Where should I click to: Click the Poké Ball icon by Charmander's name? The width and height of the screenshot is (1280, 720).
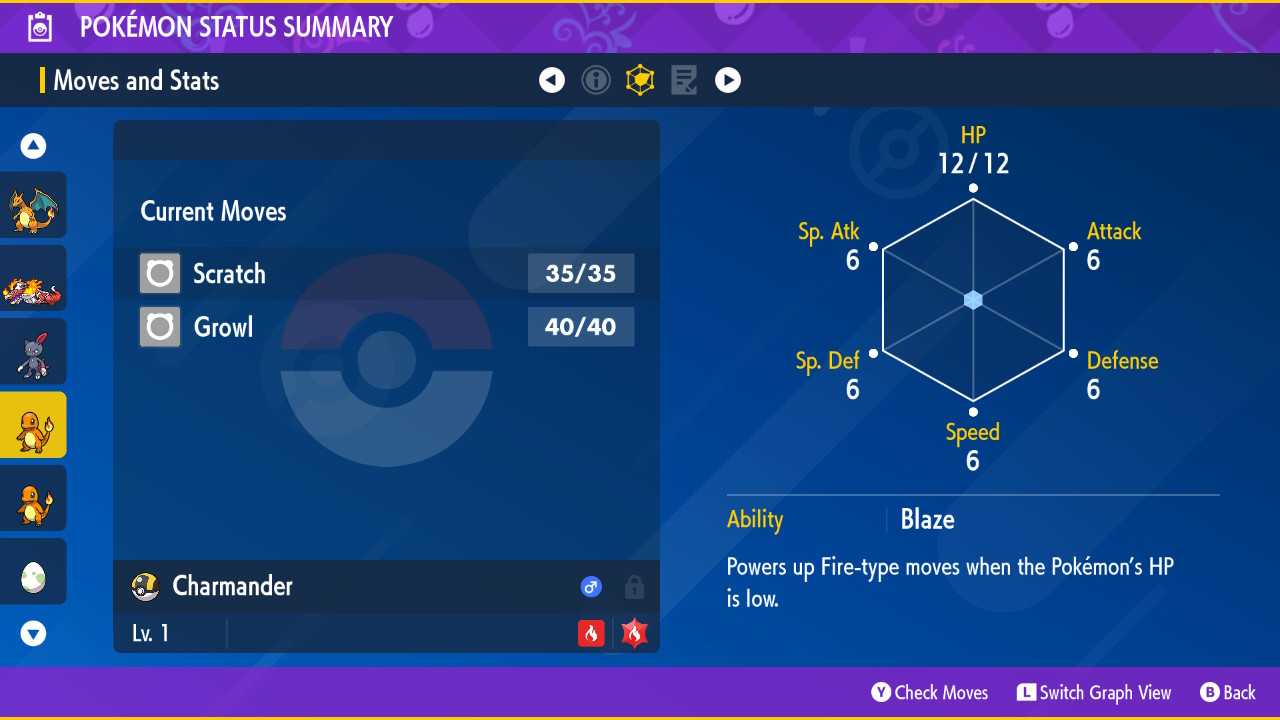(x=145, y=587)
